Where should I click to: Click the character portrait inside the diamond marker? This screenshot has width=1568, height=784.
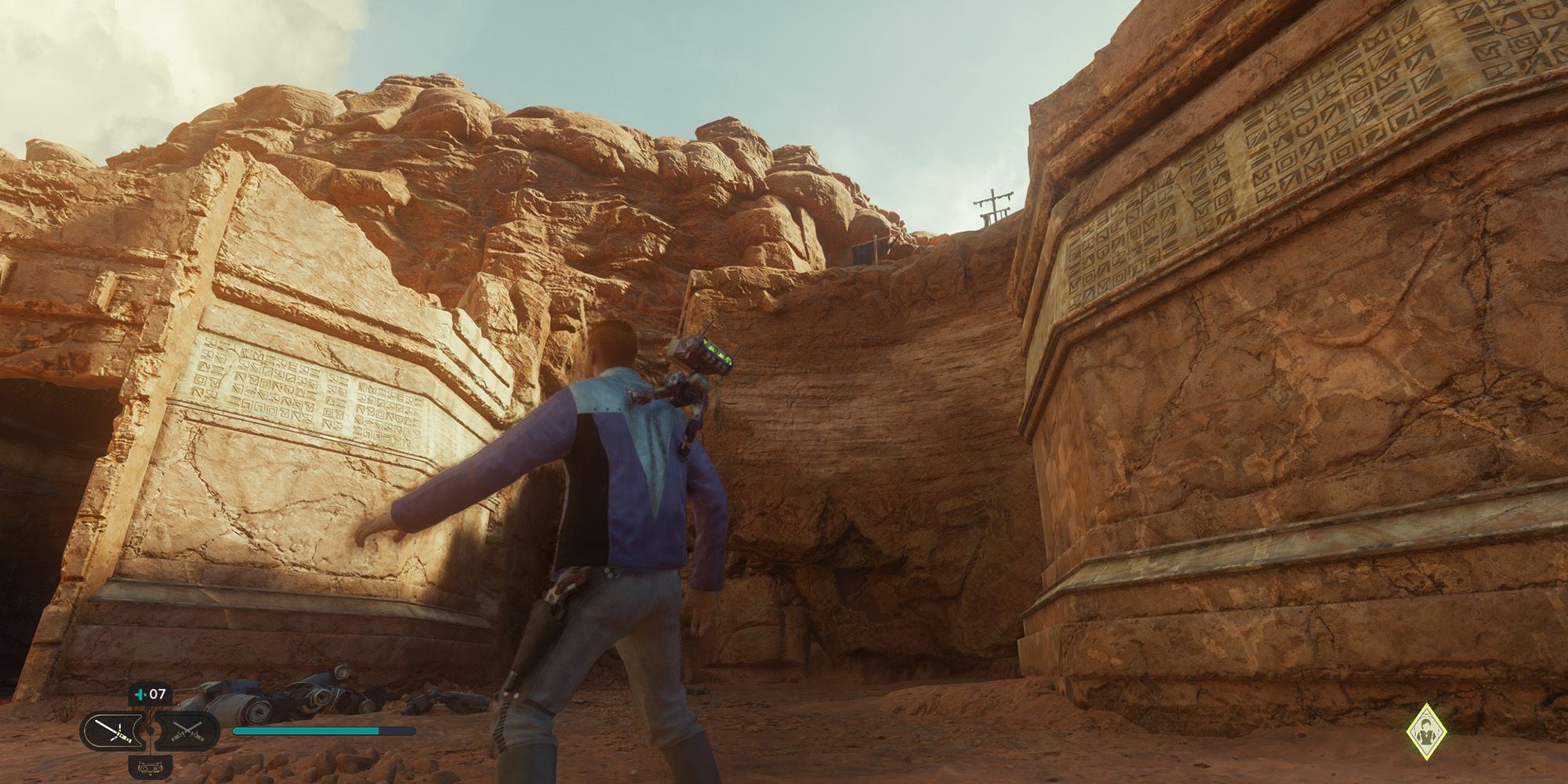tap(1427, 731)
